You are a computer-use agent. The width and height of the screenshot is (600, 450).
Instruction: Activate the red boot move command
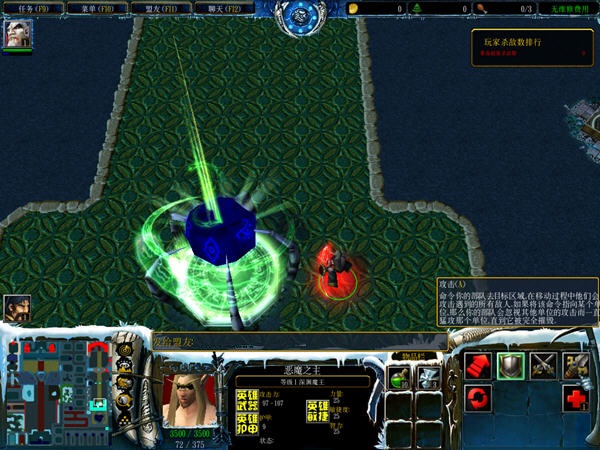click(479, 366)
